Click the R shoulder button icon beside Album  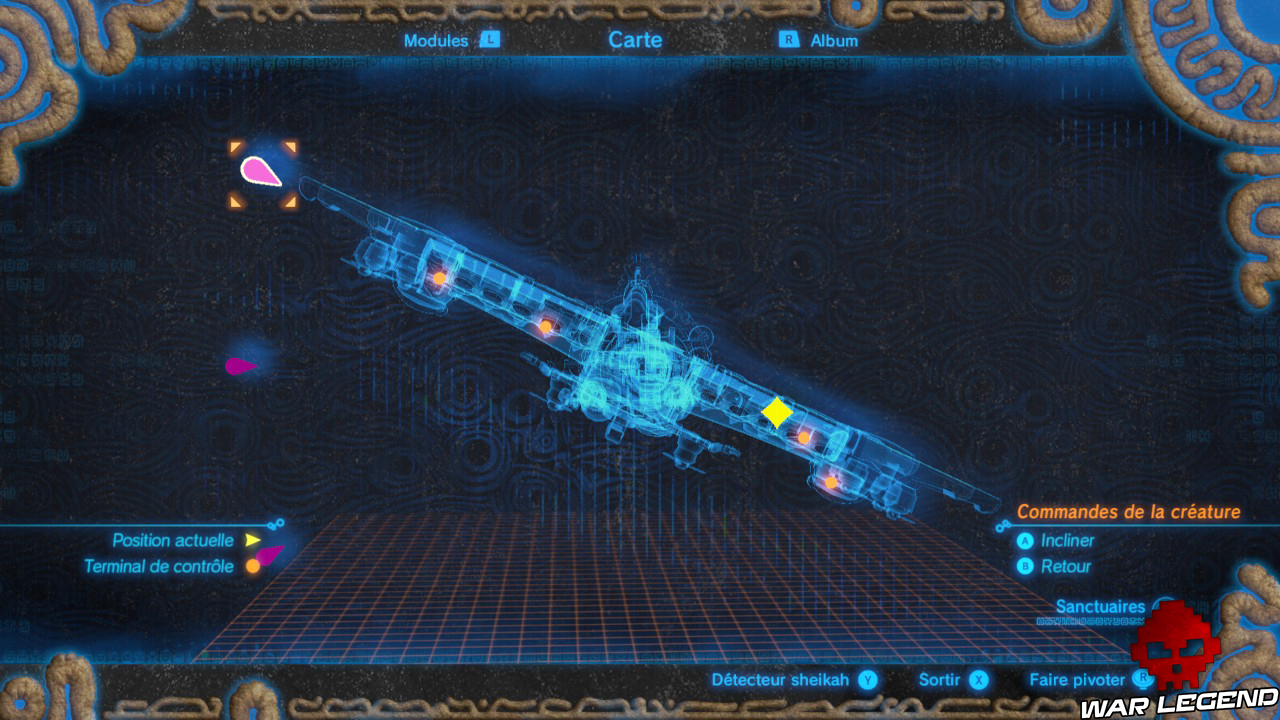(789, 41)
